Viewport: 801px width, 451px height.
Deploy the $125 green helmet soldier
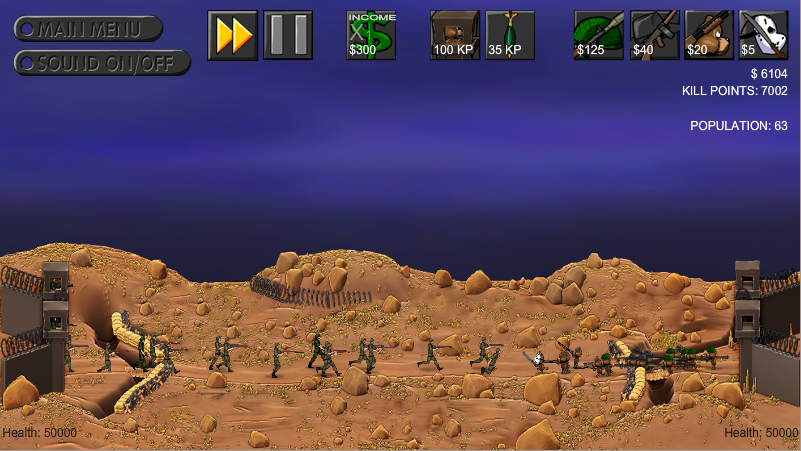click(x=599, y=35)
